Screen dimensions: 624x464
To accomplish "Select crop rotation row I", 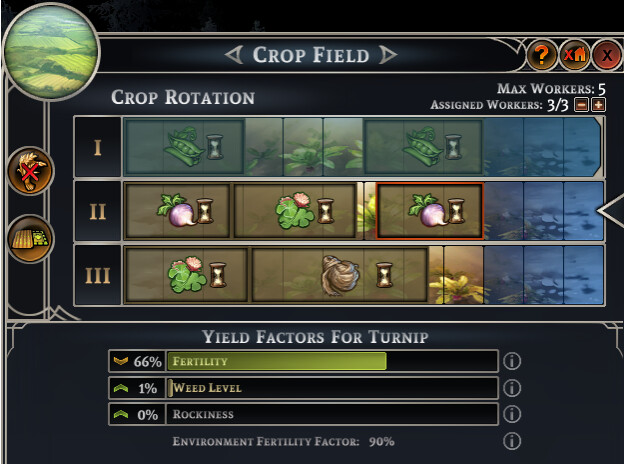I will point(97,148).
